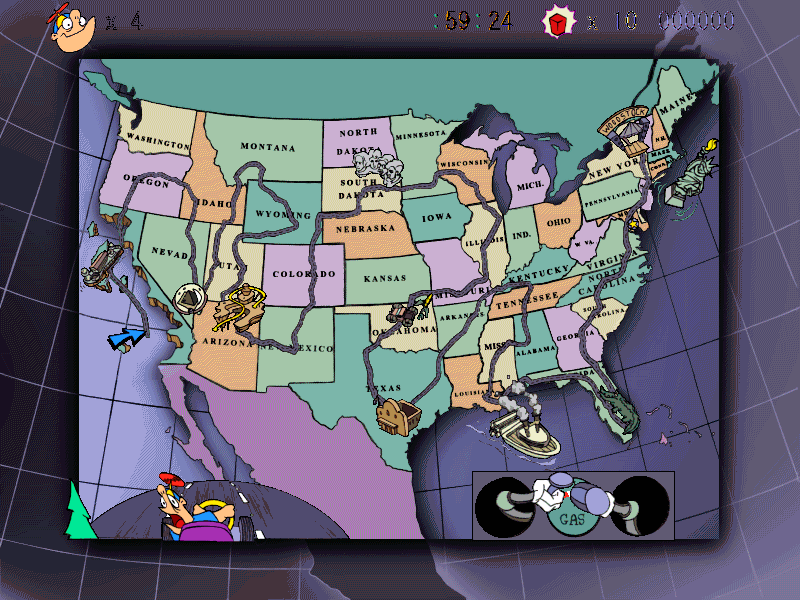Choose the Nevada dome landmark marker

click(x=189, y=298)
